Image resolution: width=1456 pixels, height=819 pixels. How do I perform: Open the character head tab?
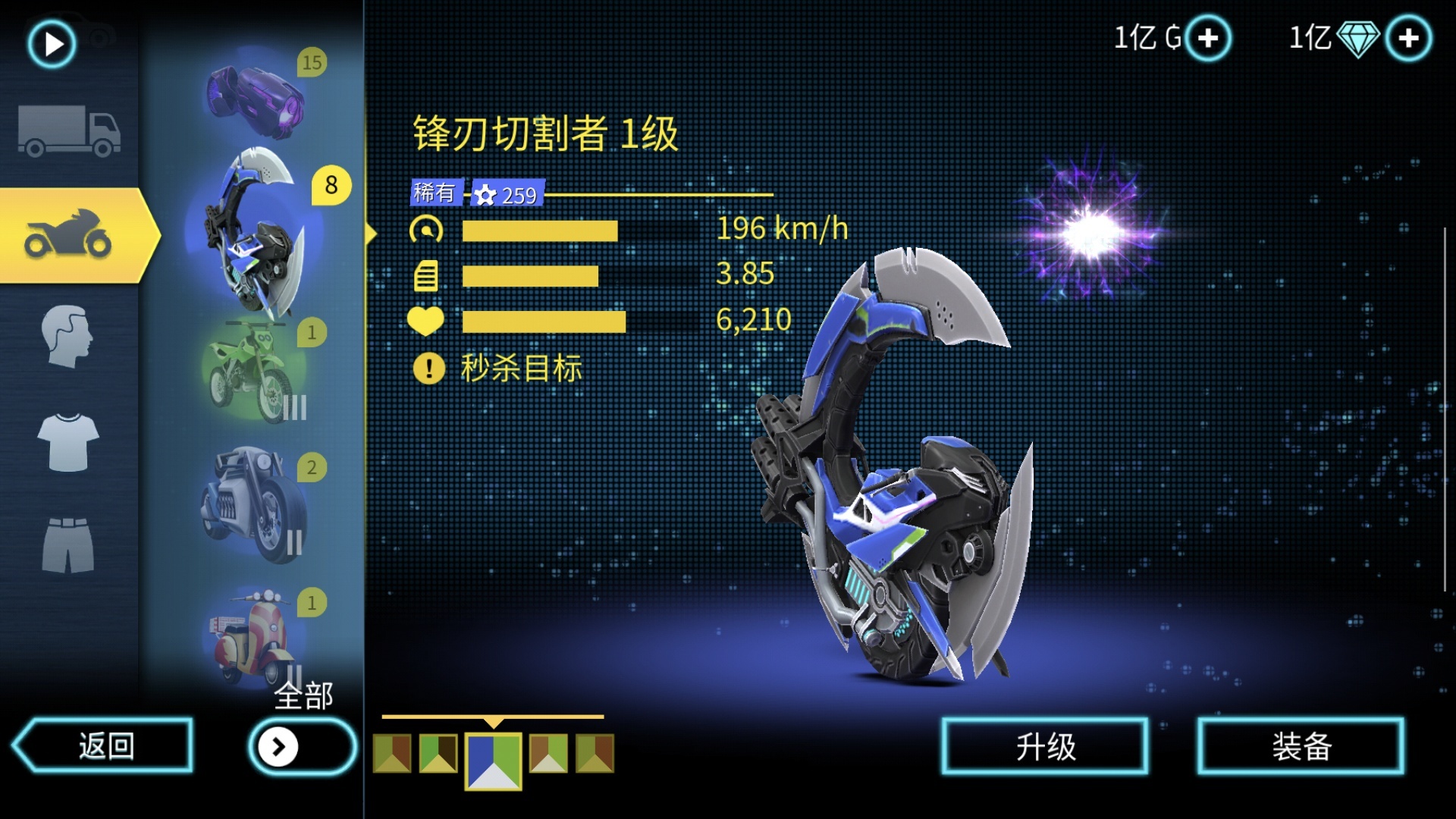pos(67,336)
